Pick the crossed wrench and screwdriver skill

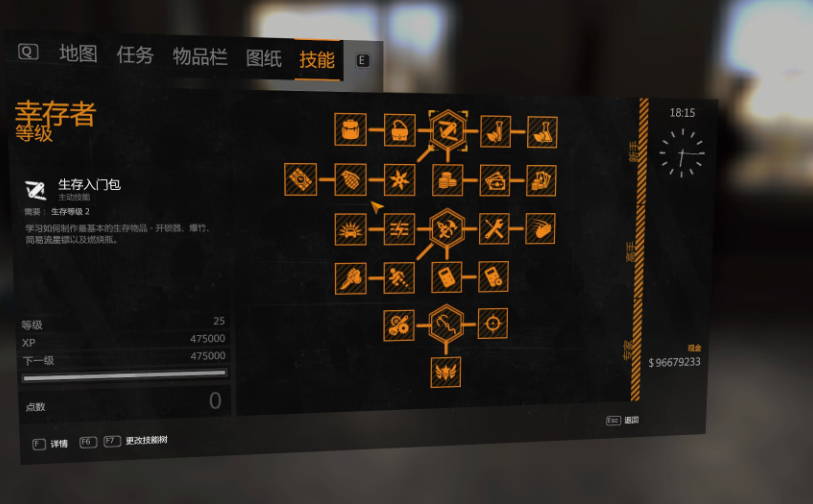click(x=494, y=229)
